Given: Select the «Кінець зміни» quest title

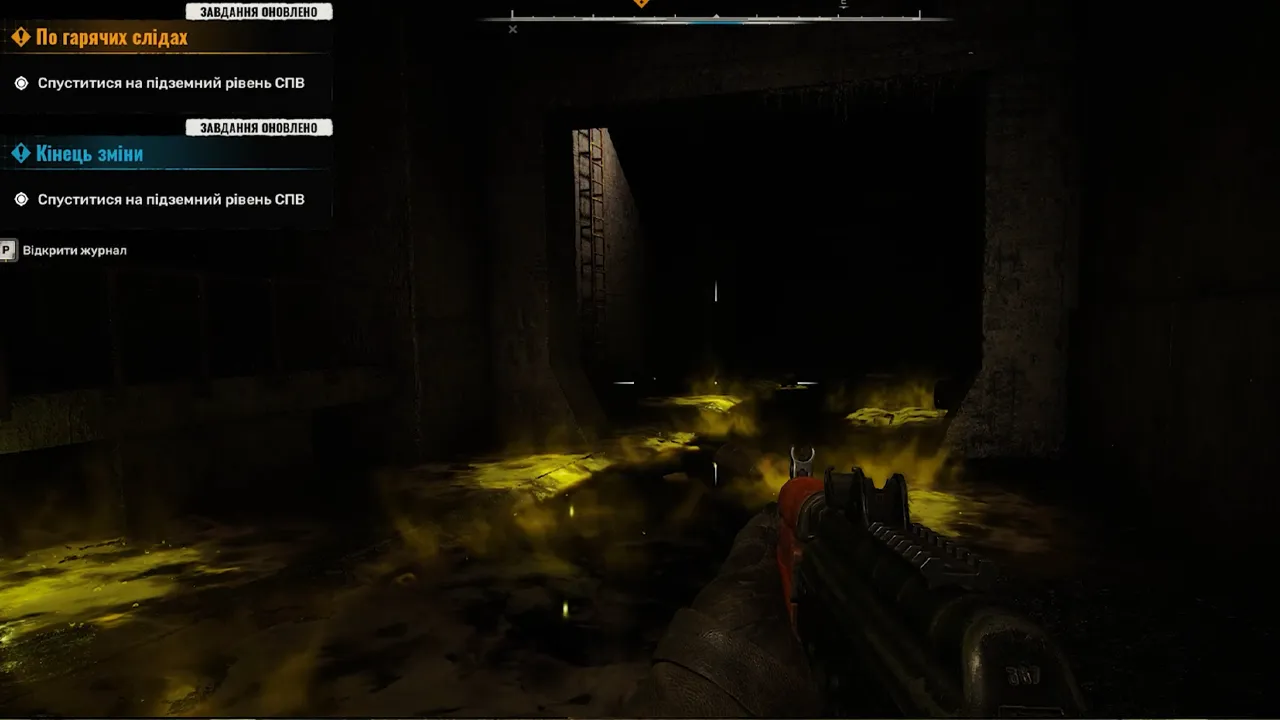Looking at the screenshot, I should (x=89, y=154).
